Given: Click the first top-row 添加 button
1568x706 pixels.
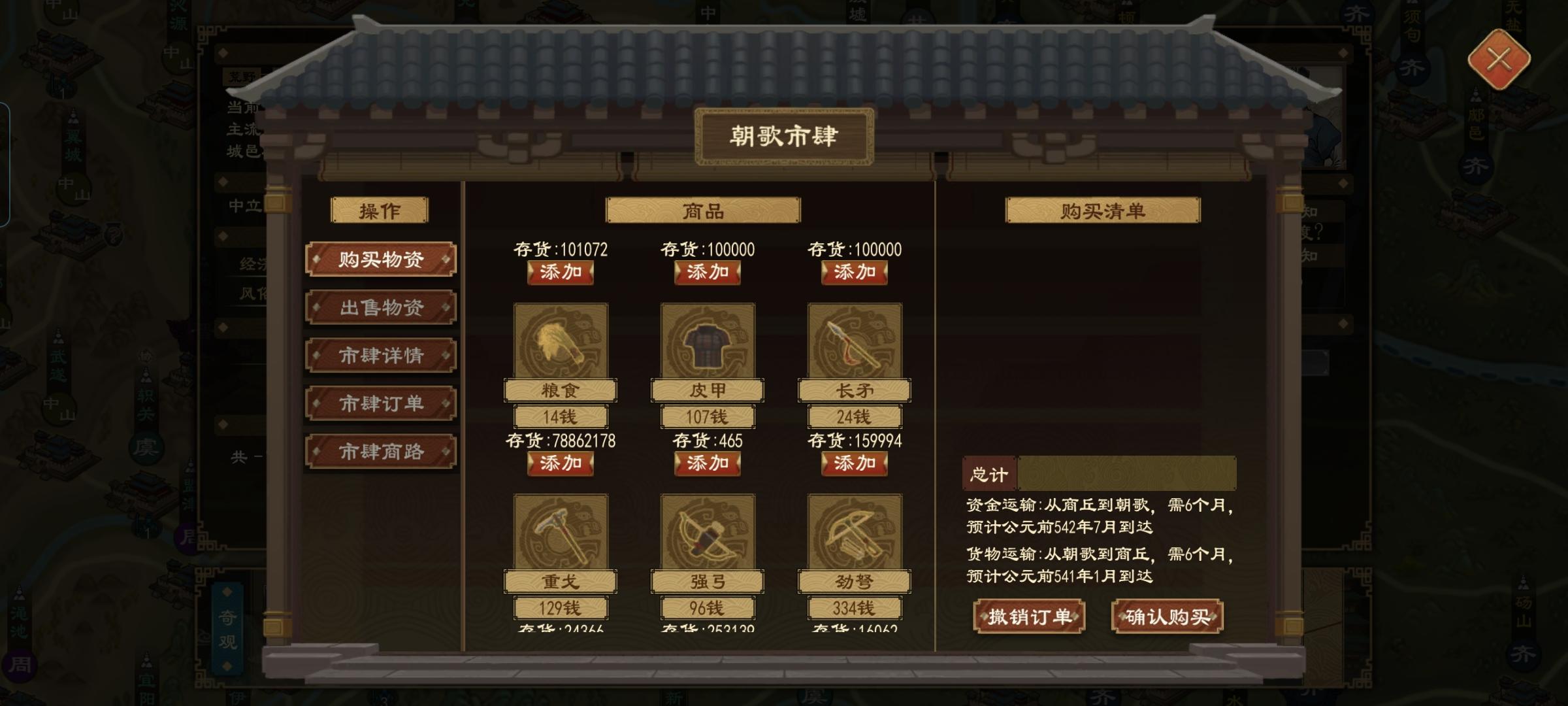Looking at the screenshot, I should (561, 274).
